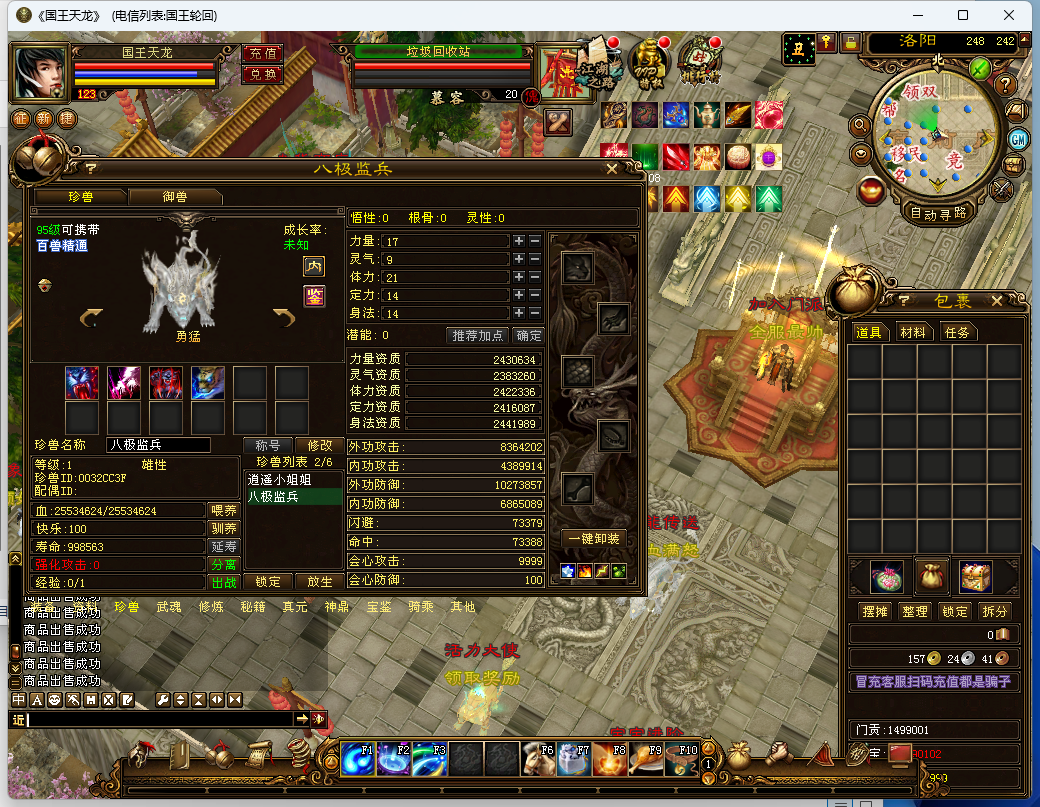The height and width of the screenshot is (807, 1040).
Task: Show the next pet with right arrow
Action: tap(284, 317)
